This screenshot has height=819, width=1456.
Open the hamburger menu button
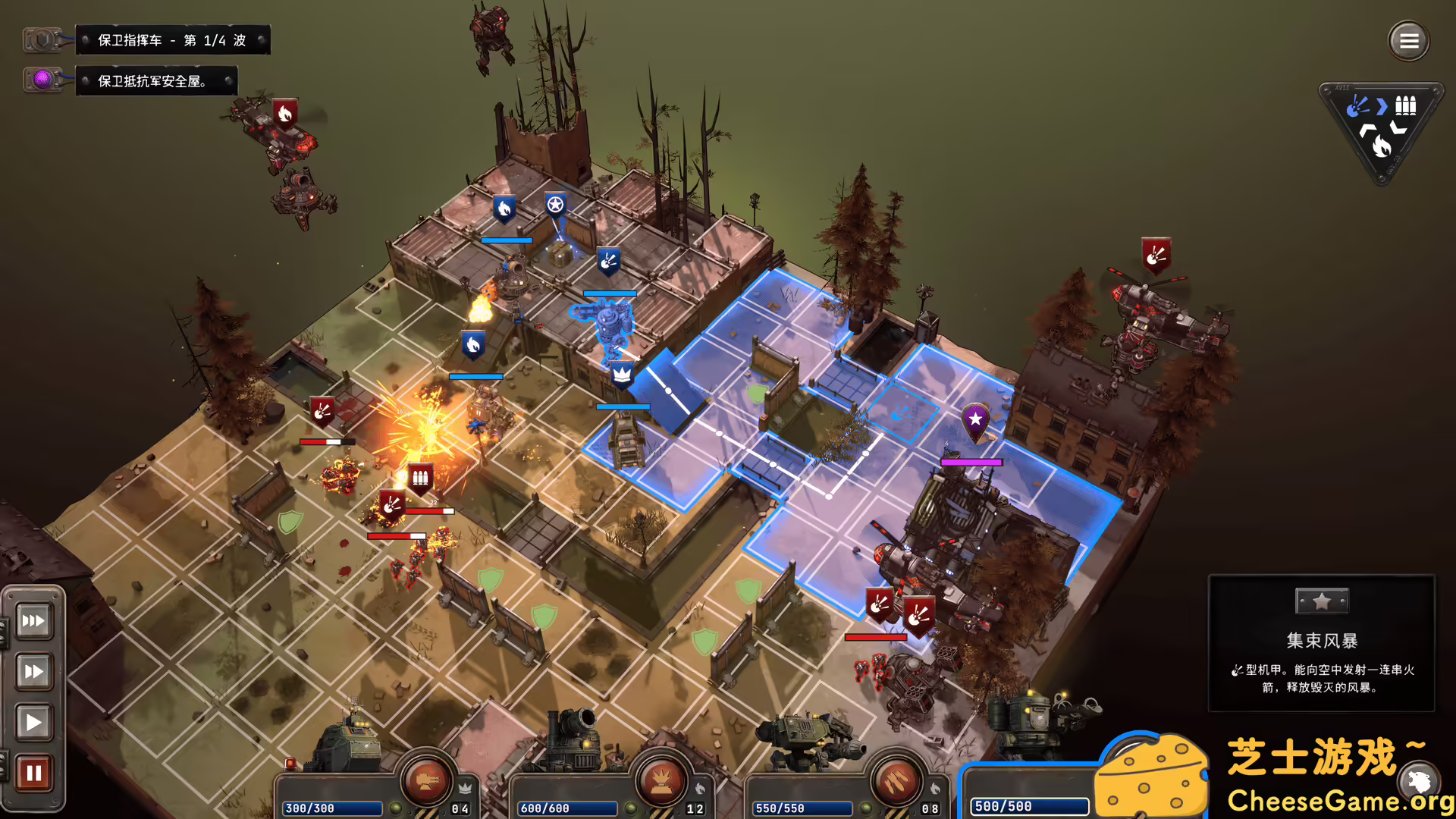pos(1408,41)
